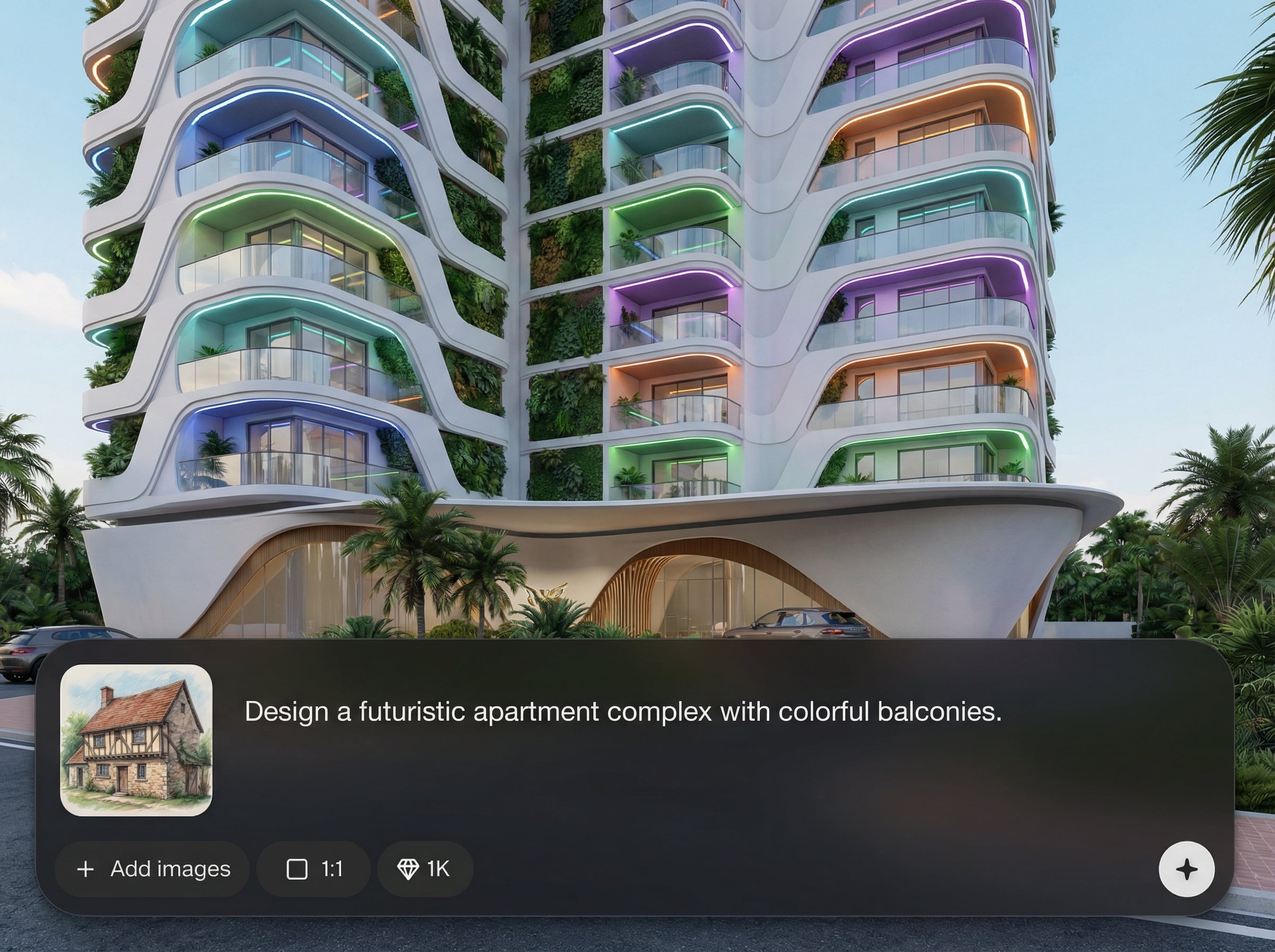The width and height of the screenshot is (1275, 952).
Task: Submit the prompt with the sparkle button
Action: pos(1186,869)
